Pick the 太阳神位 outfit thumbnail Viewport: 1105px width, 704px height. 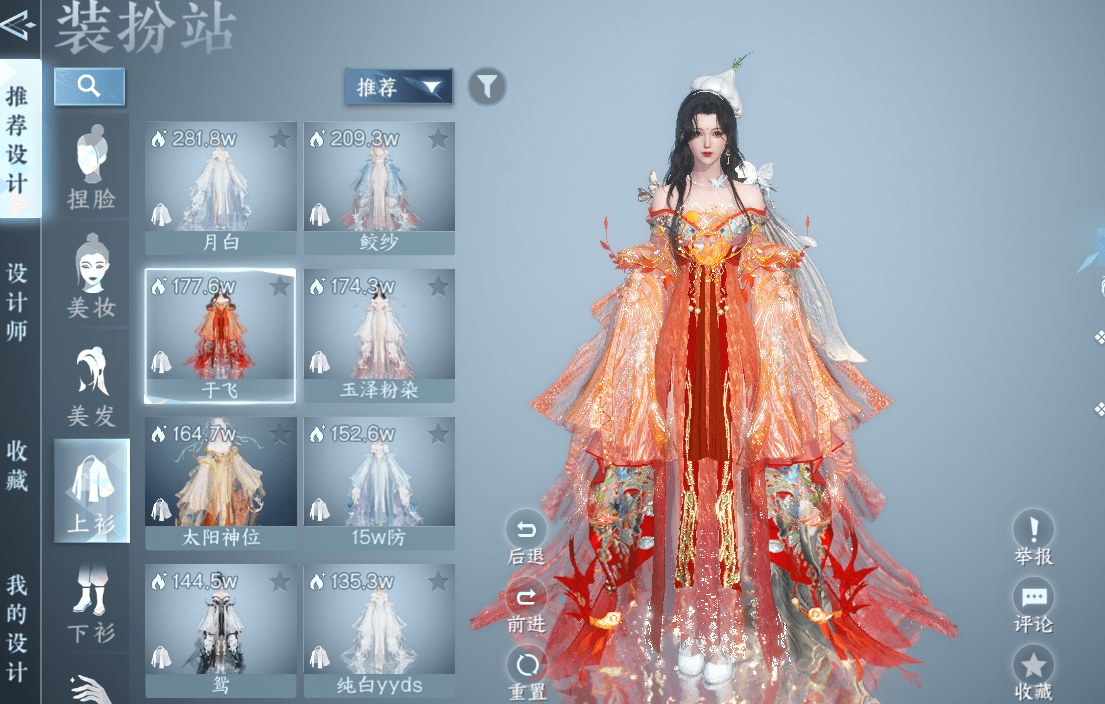[220, 483]
